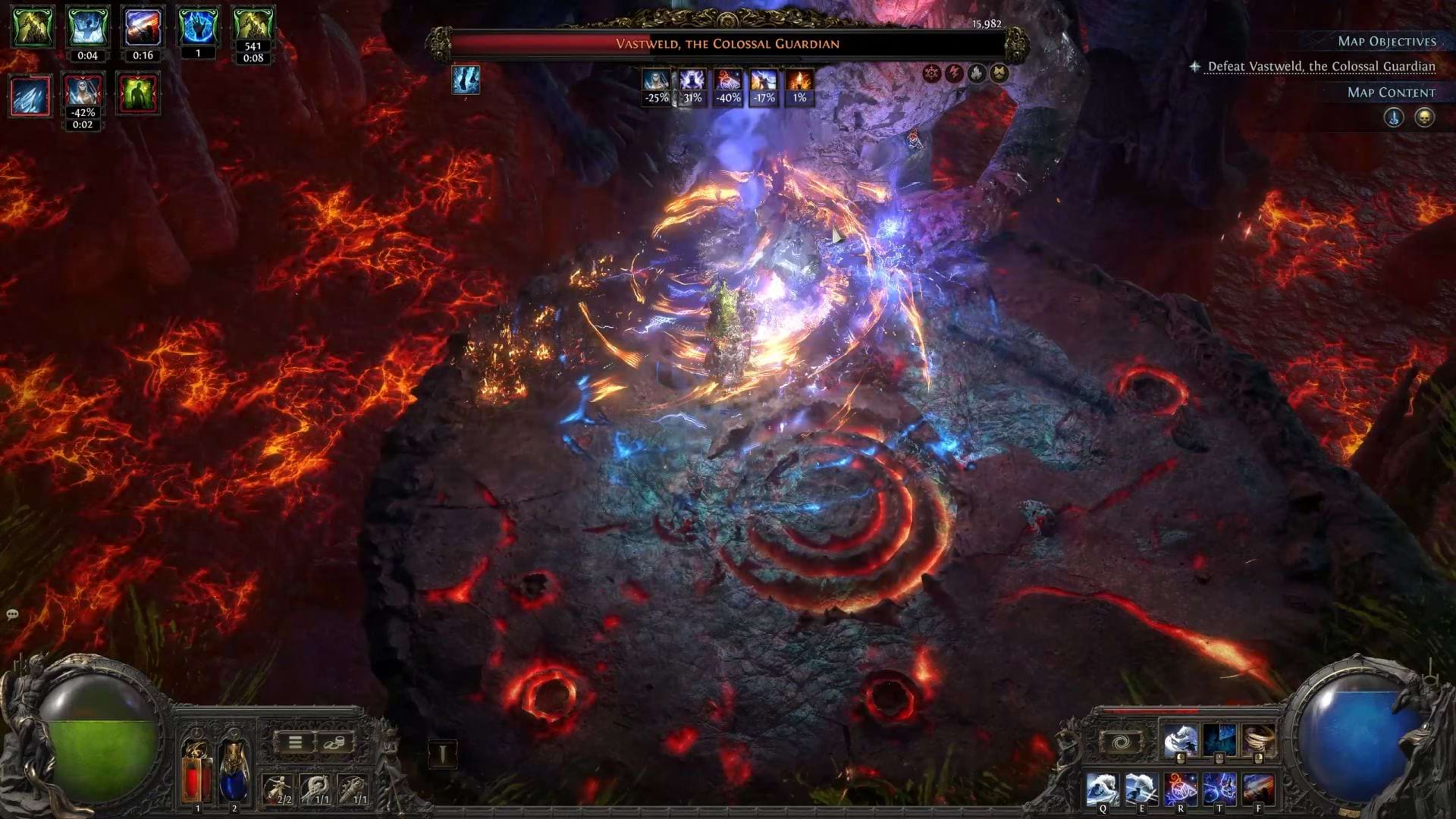Select the Defeat Vastweld map objective
This screenshot has width=1456, height=819.
[x=1321, y=67]
